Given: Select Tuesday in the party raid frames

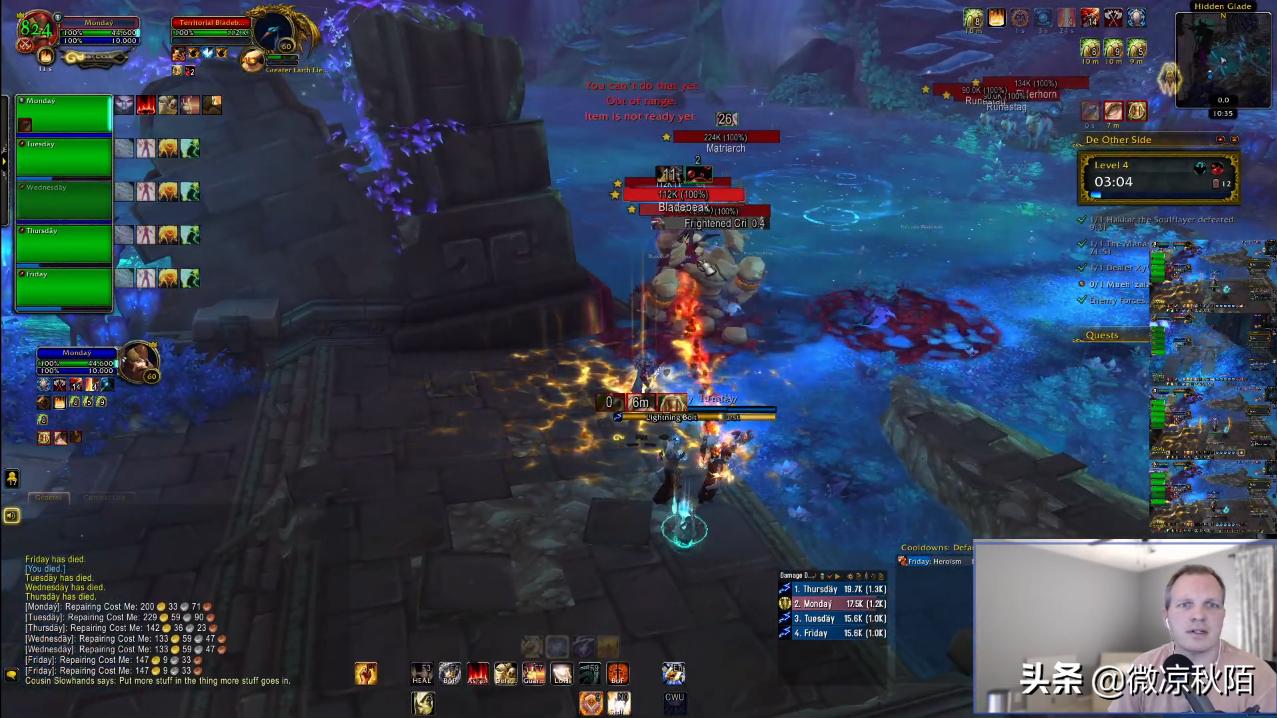Looking at the screenshot, I should pyautogui.click(x=63, y=158).
